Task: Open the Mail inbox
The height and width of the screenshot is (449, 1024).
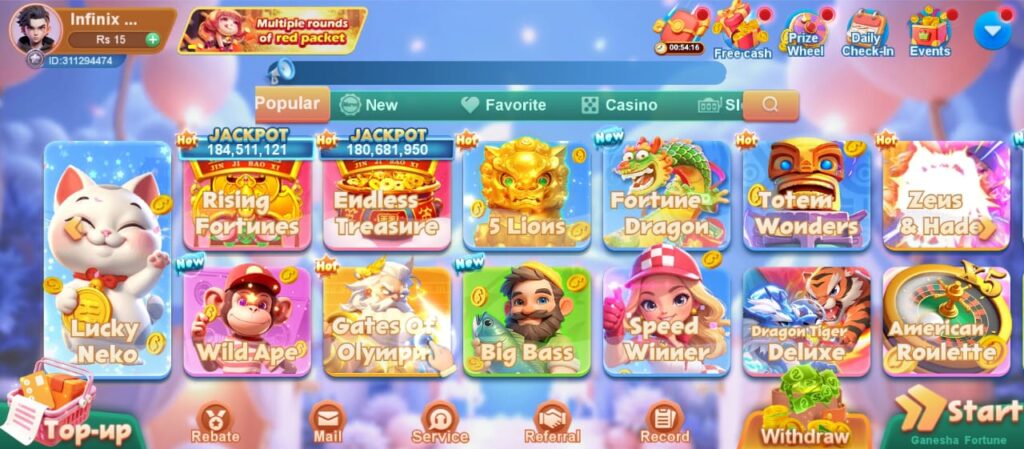Action: click(x=328, y=422)
